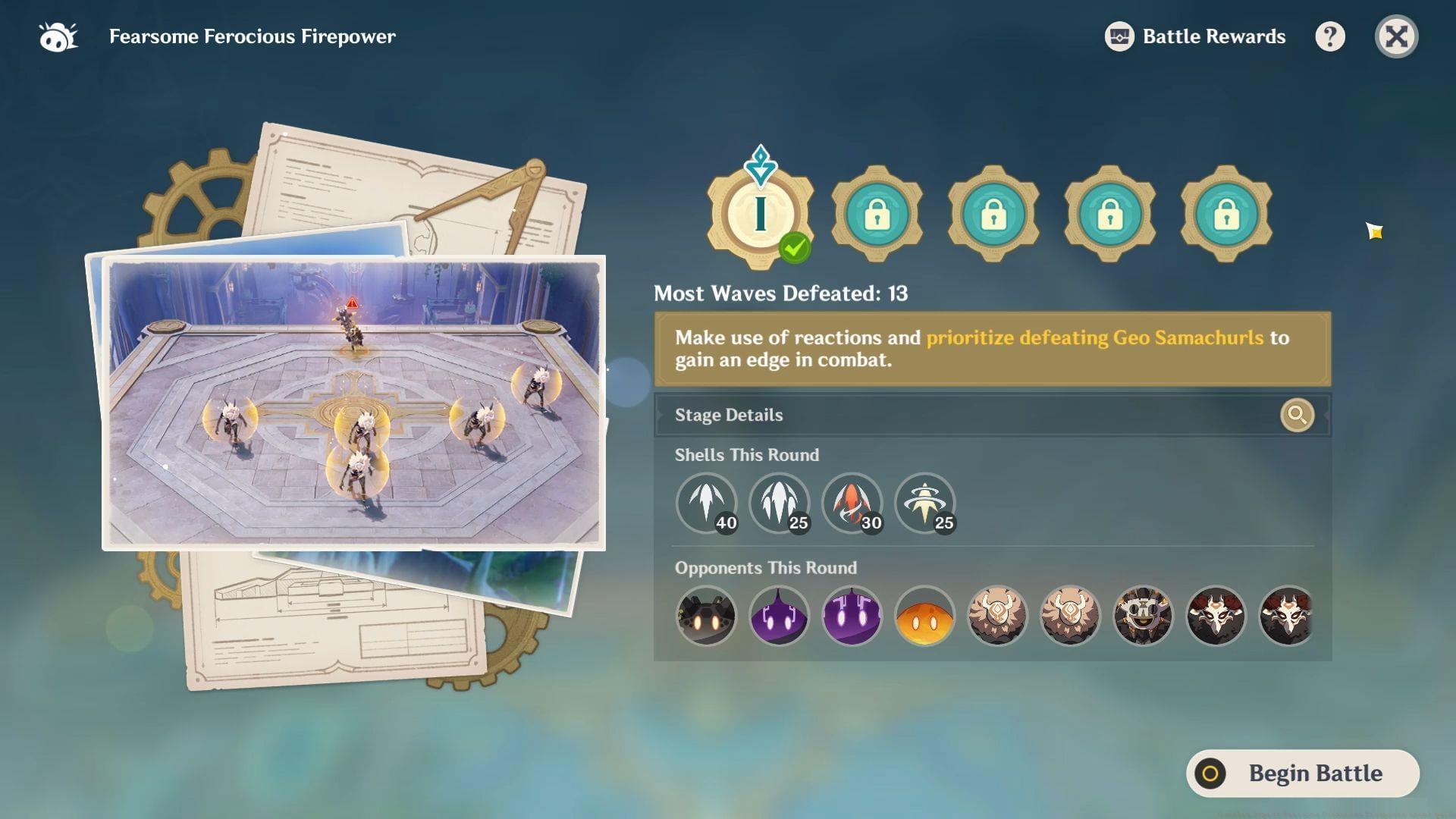Screen dimensions: 1456x819
Task: Open the Battle Rewards menu
Action: coord(1195,36)
